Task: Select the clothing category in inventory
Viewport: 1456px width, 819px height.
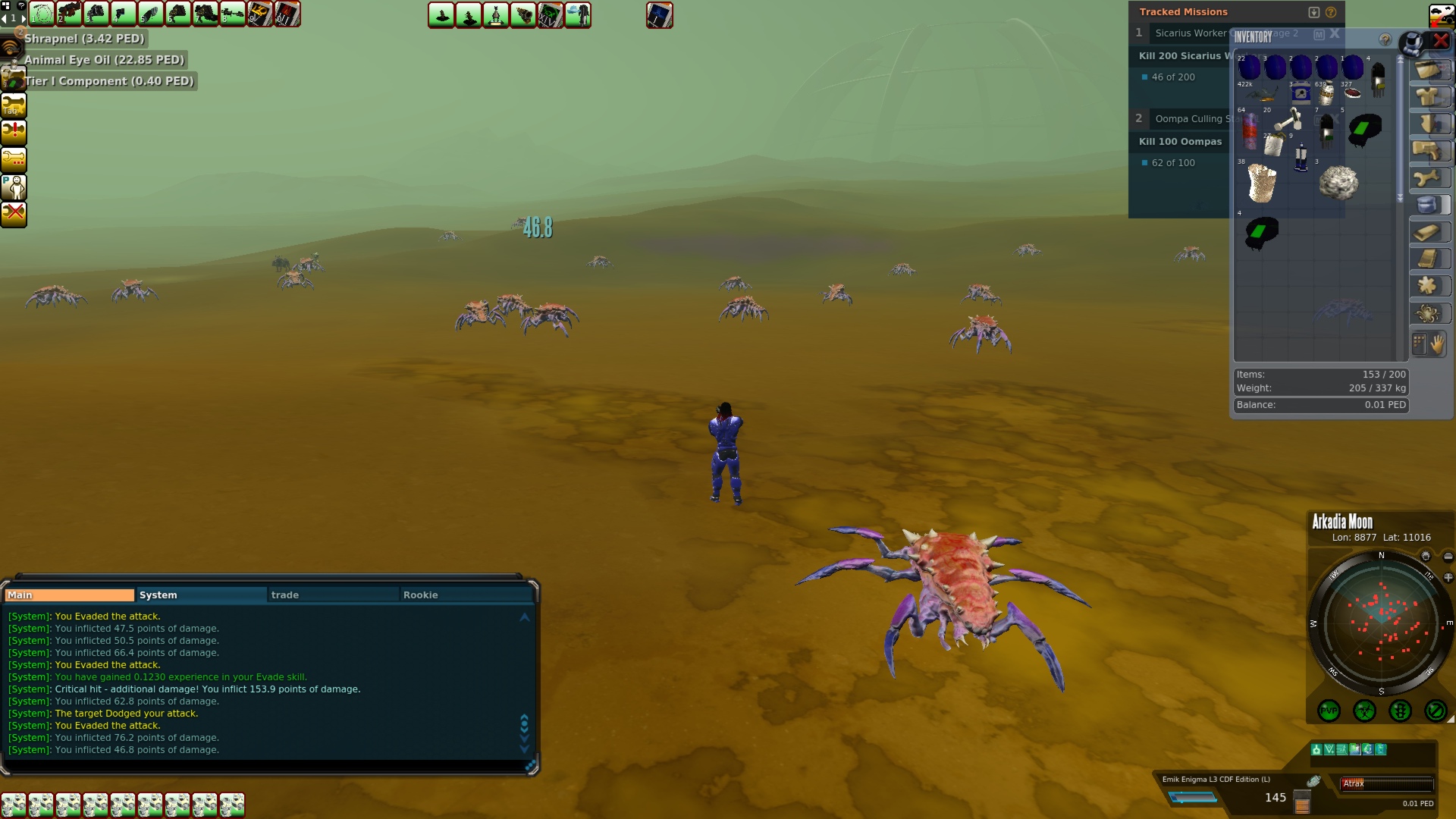Action: pyautogui.click(x=1429, y=96)
